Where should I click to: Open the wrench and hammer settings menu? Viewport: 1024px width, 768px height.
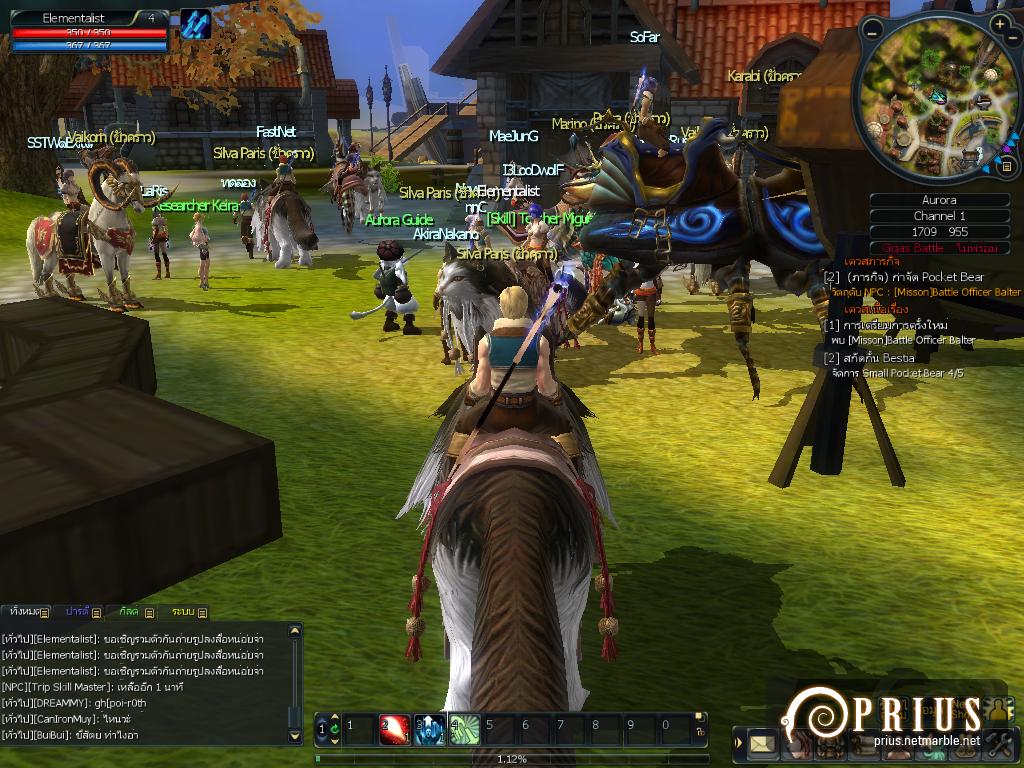point(1001,743)
